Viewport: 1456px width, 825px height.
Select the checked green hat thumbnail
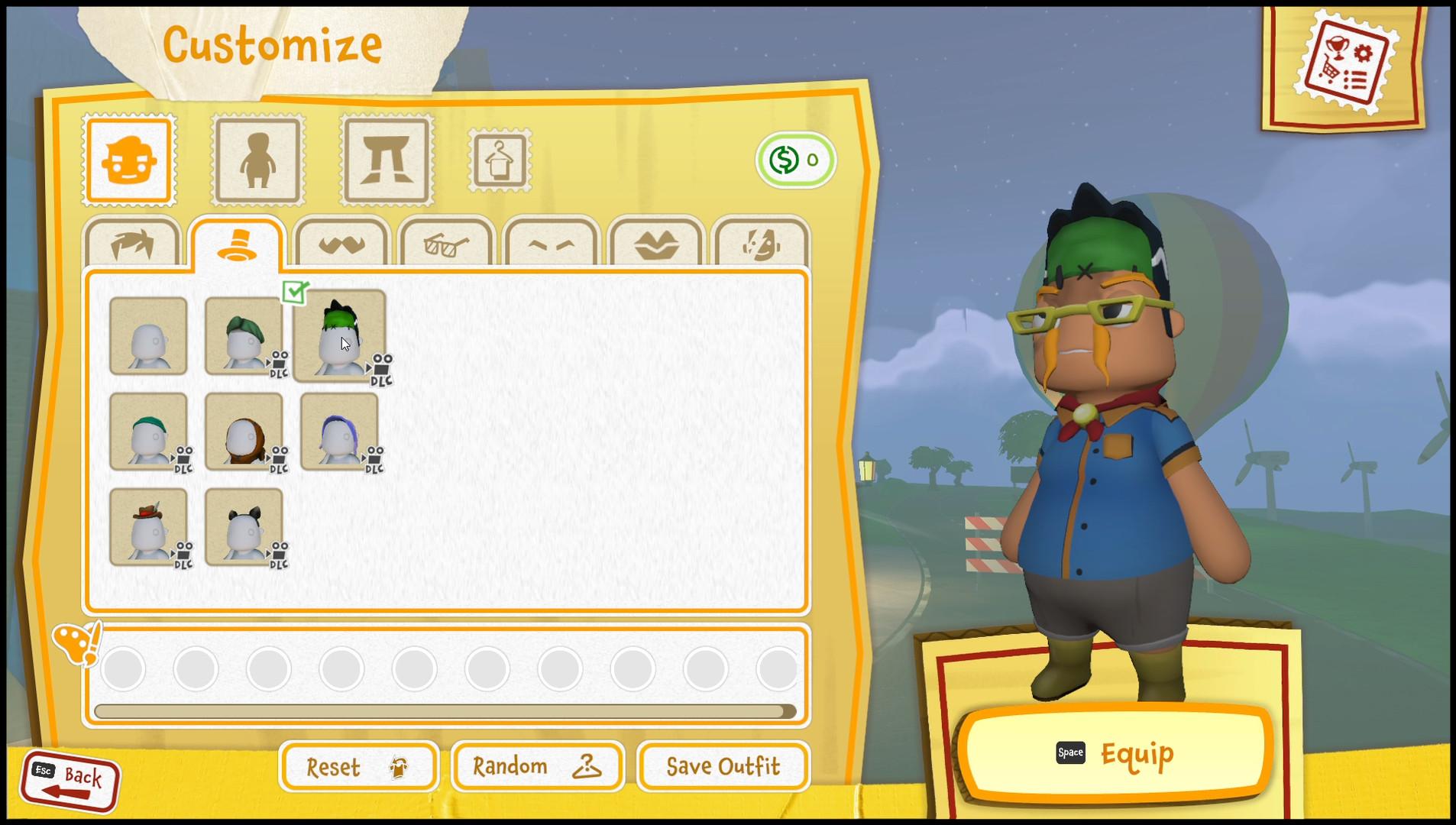(x=341, y=336)
